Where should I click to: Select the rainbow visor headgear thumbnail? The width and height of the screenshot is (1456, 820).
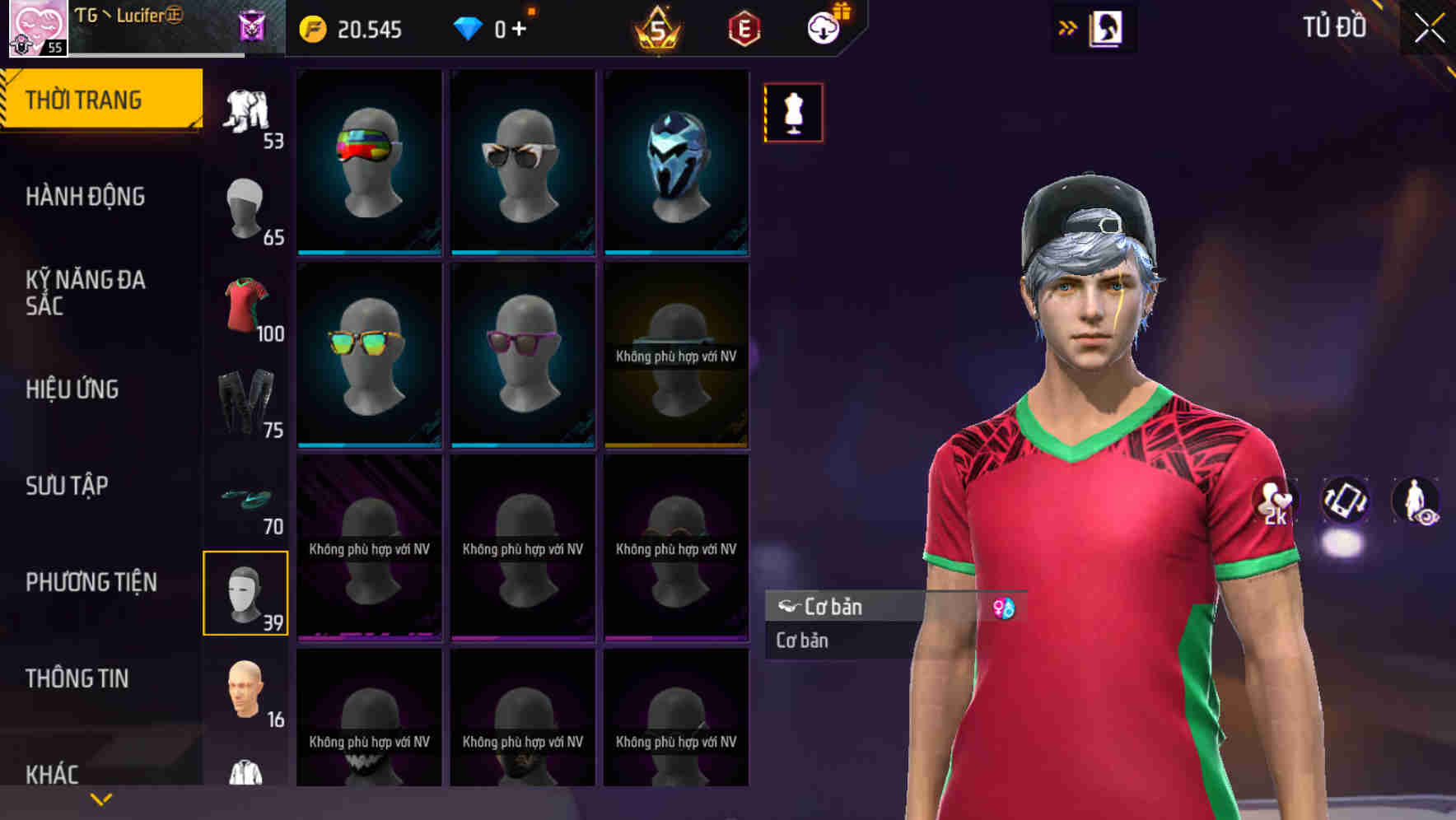click(x=369, y=161)
